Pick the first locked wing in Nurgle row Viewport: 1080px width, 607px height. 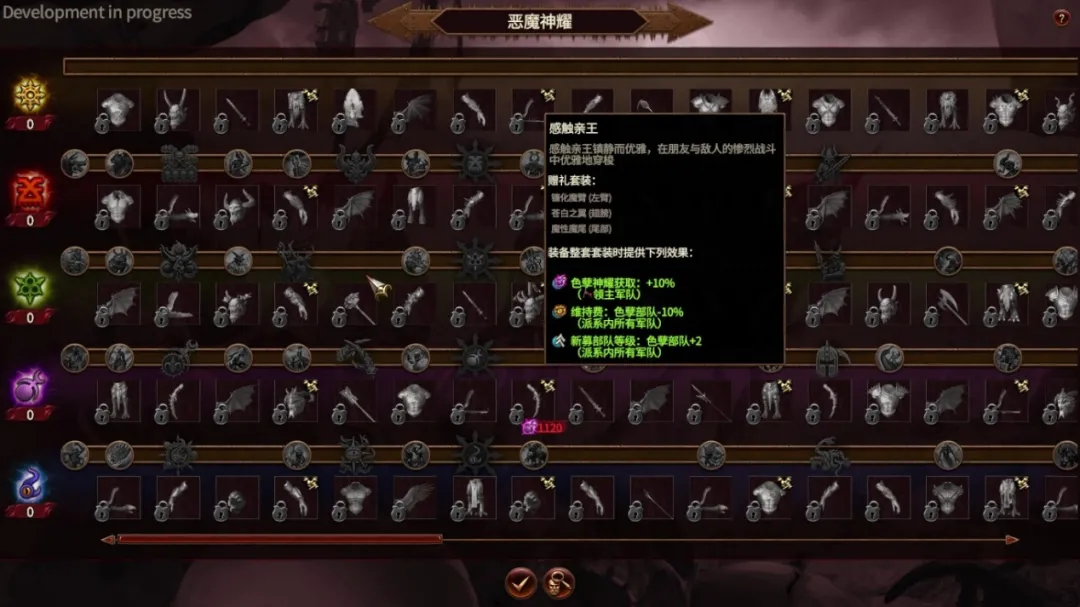[118, 304]
